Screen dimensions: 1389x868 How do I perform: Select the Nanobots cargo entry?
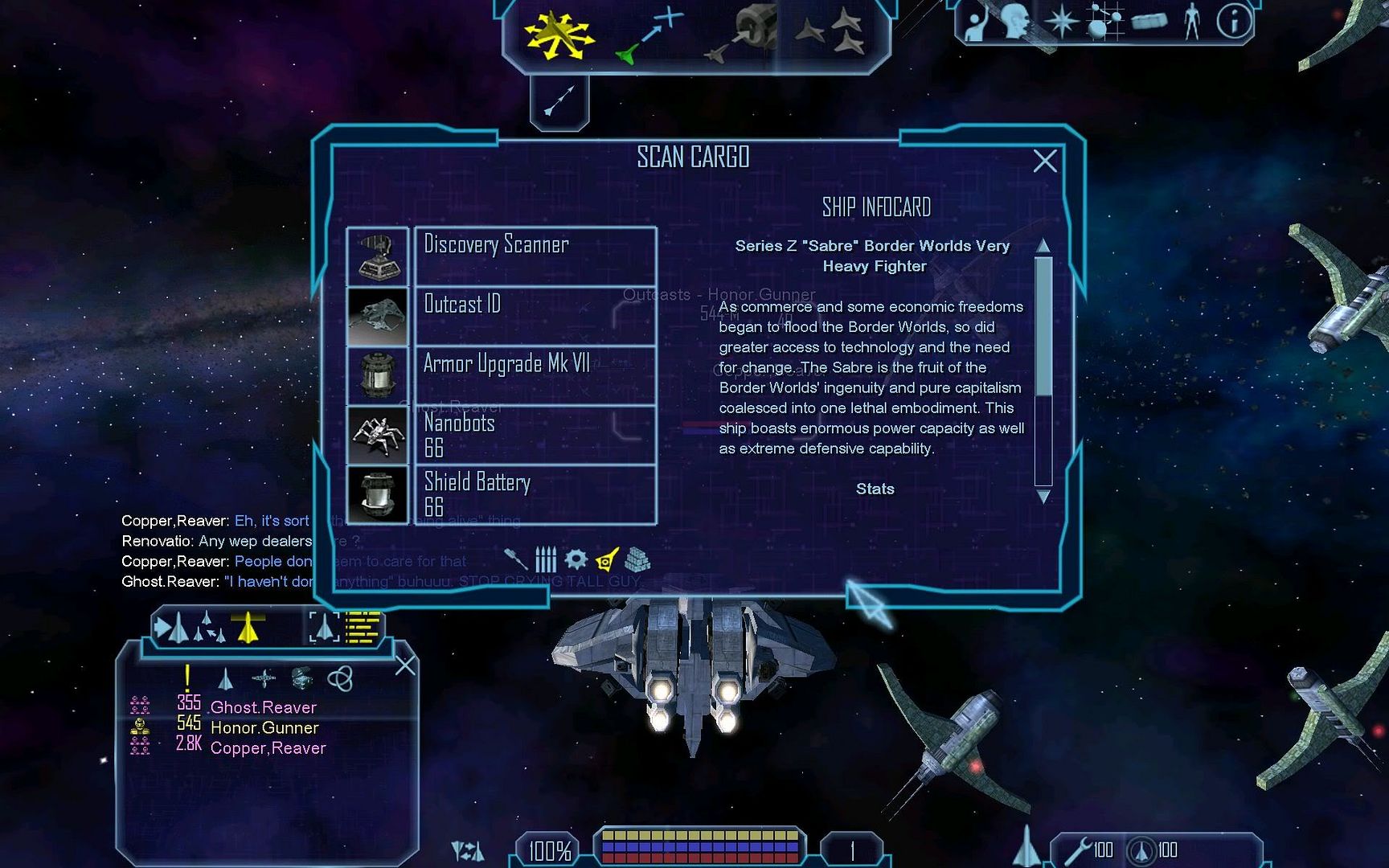535,435
